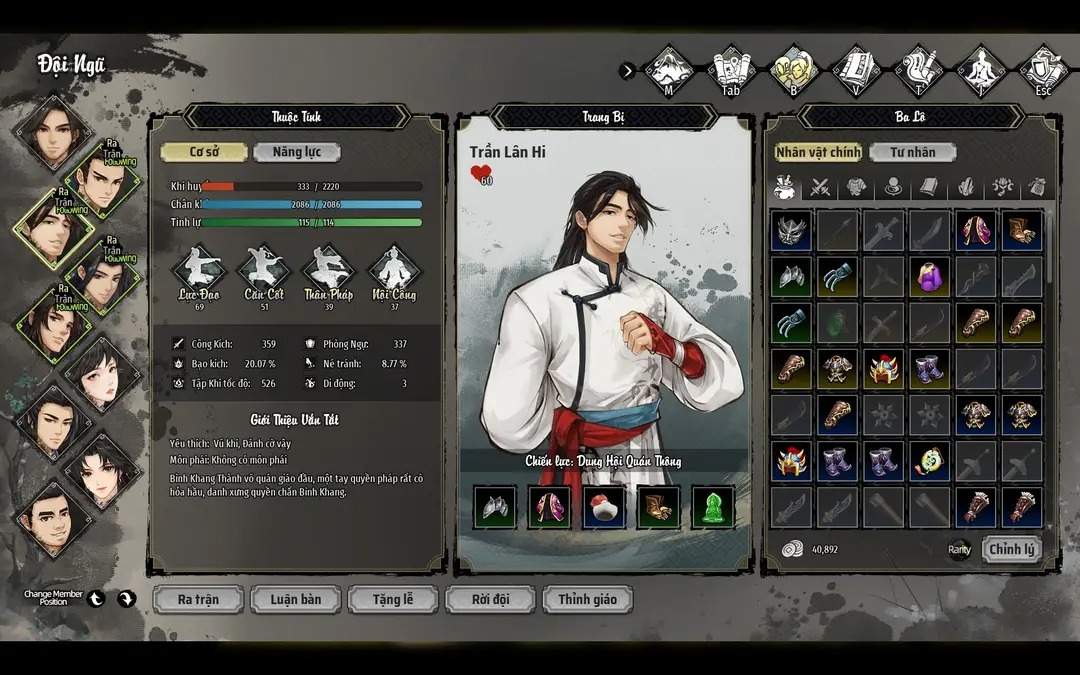Select the Cơ sở attributes tab
This screenshot has height=675, width=1080.
click(204, 152)
